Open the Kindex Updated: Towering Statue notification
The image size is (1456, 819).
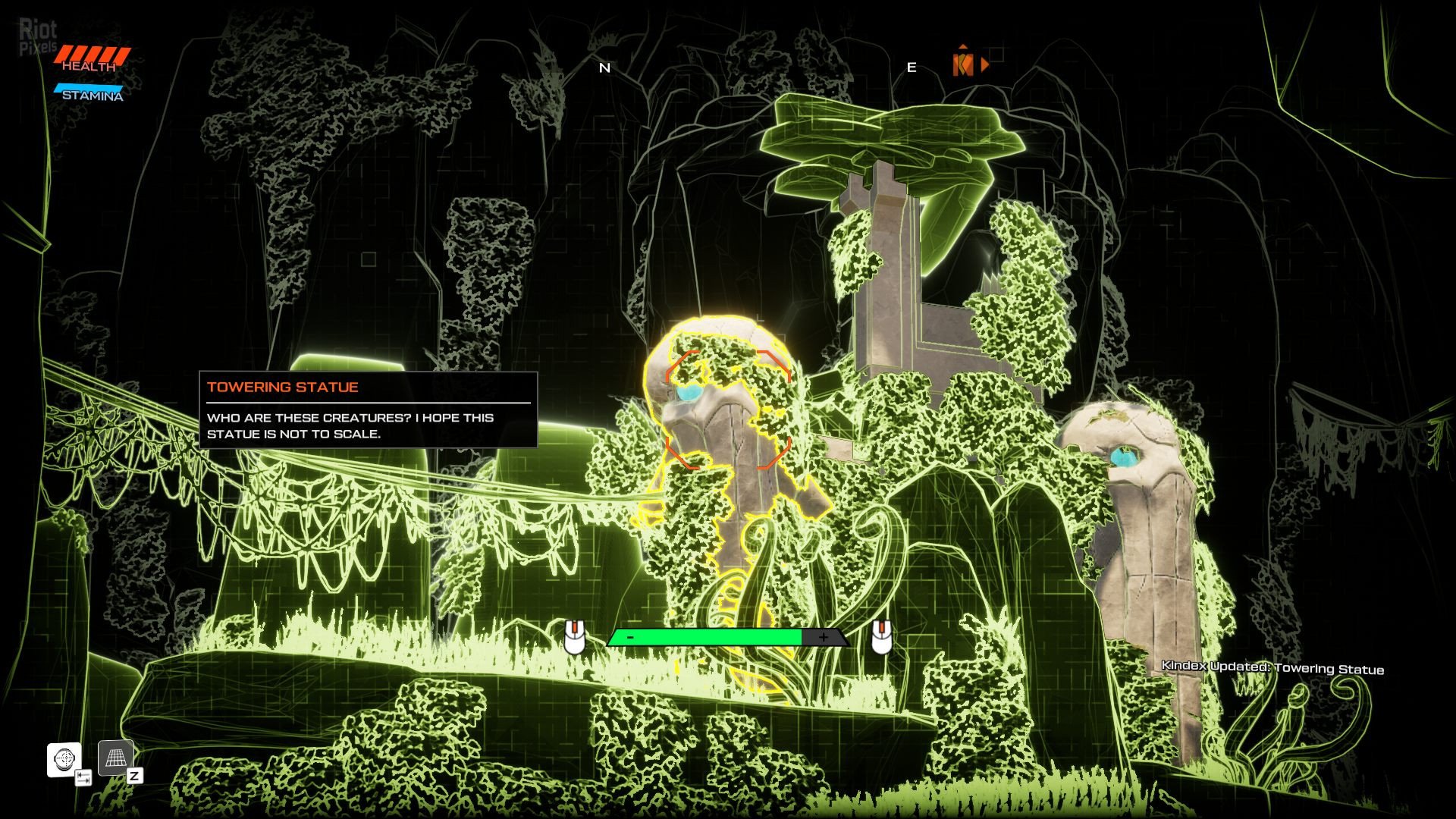coord(1272,668)
